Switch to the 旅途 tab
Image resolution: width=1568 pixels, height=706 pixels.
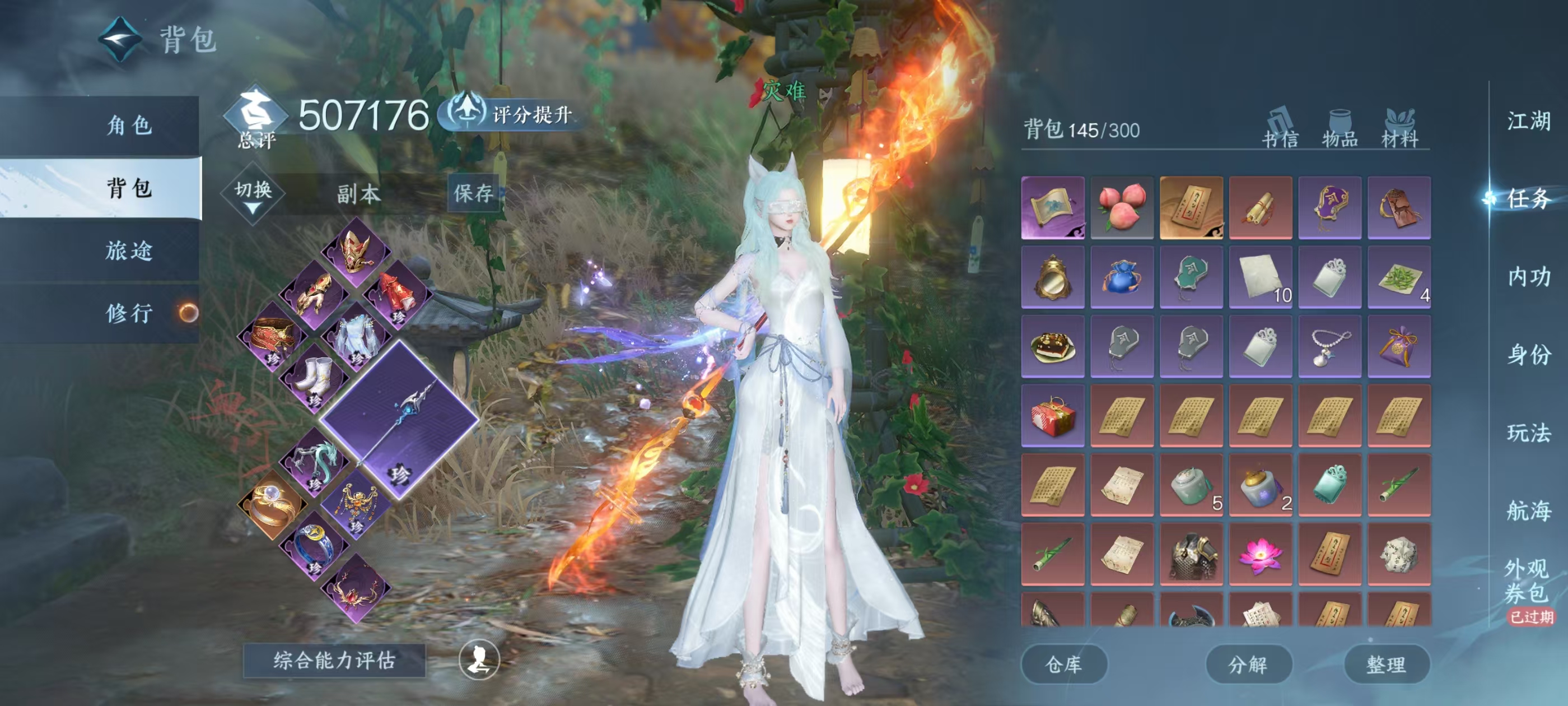pos(128,250)
